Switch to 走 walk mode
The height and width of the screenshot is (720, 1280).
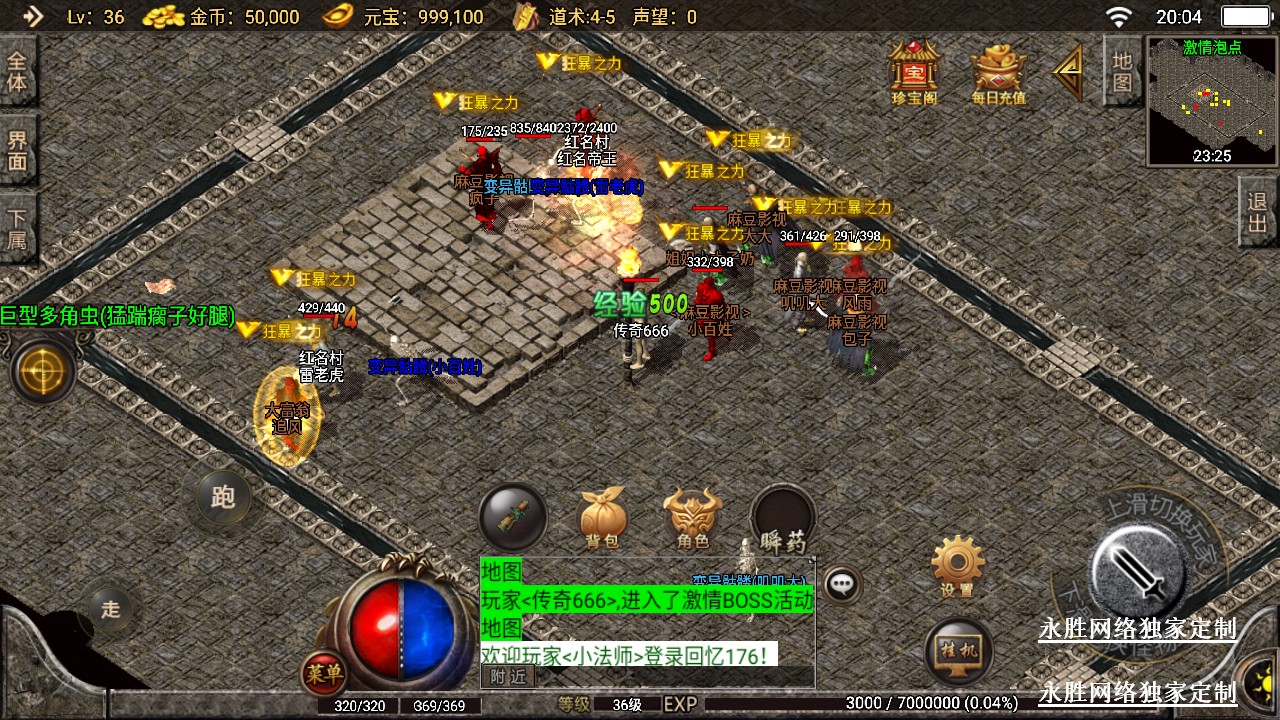(x=111, y=609)
